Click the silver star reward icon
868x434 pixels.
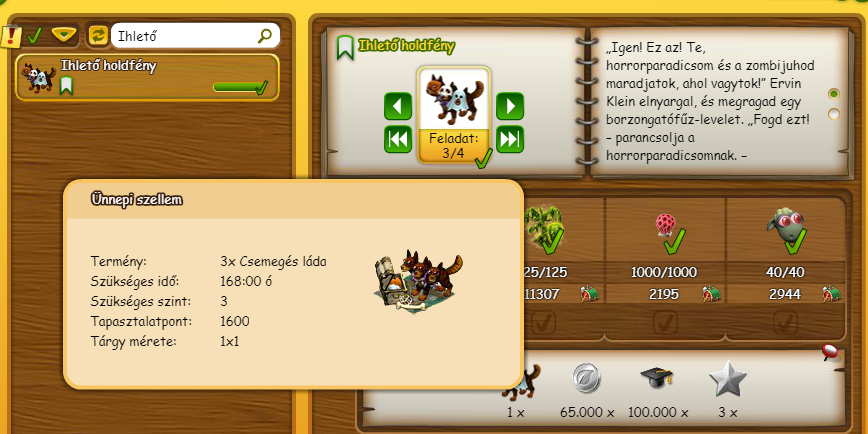pyautogui.click(x=727, y=380)
